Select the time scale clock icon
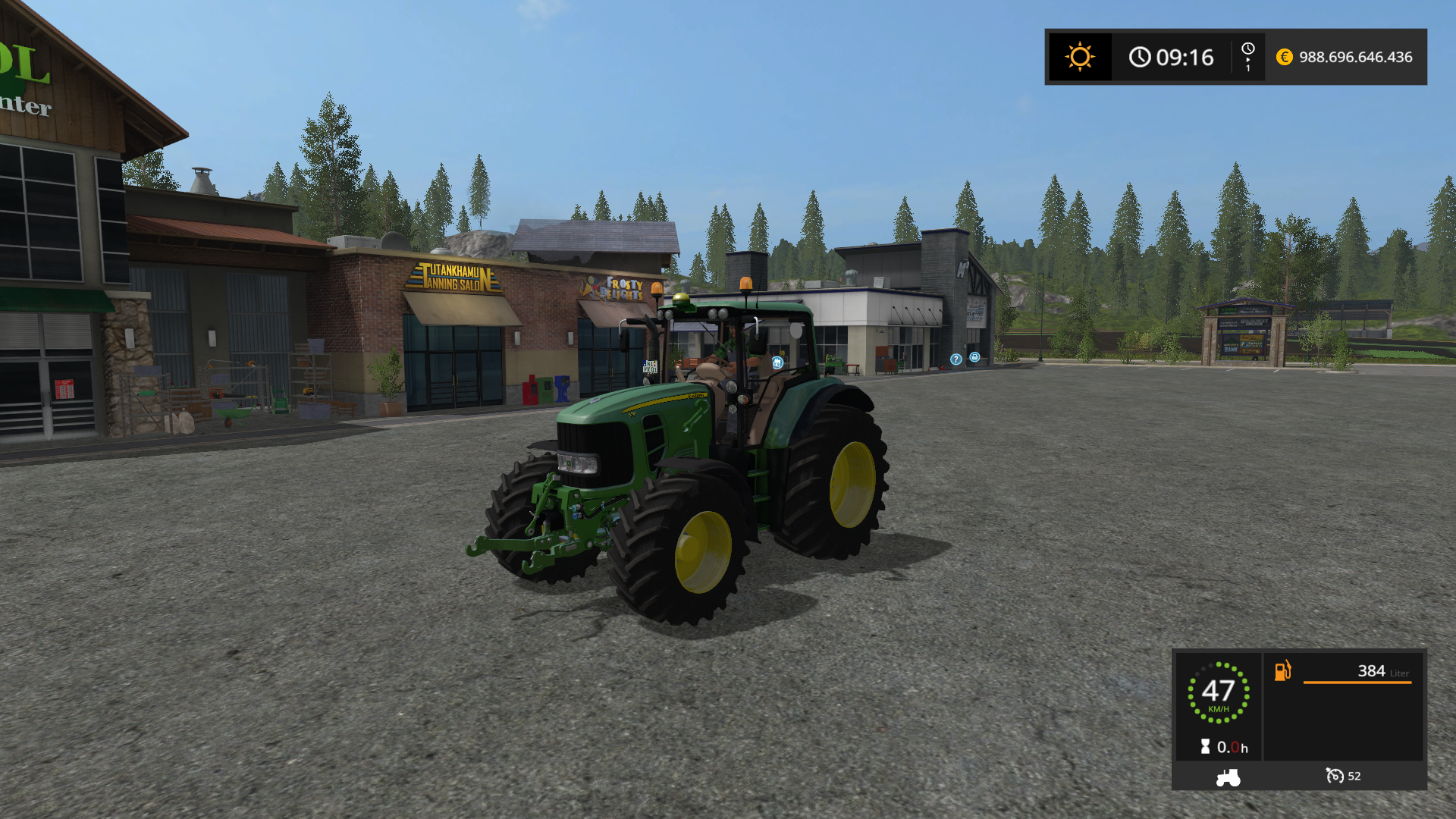The width and height of the screenshot is (1456, 819). click(x=1247, y=49)
